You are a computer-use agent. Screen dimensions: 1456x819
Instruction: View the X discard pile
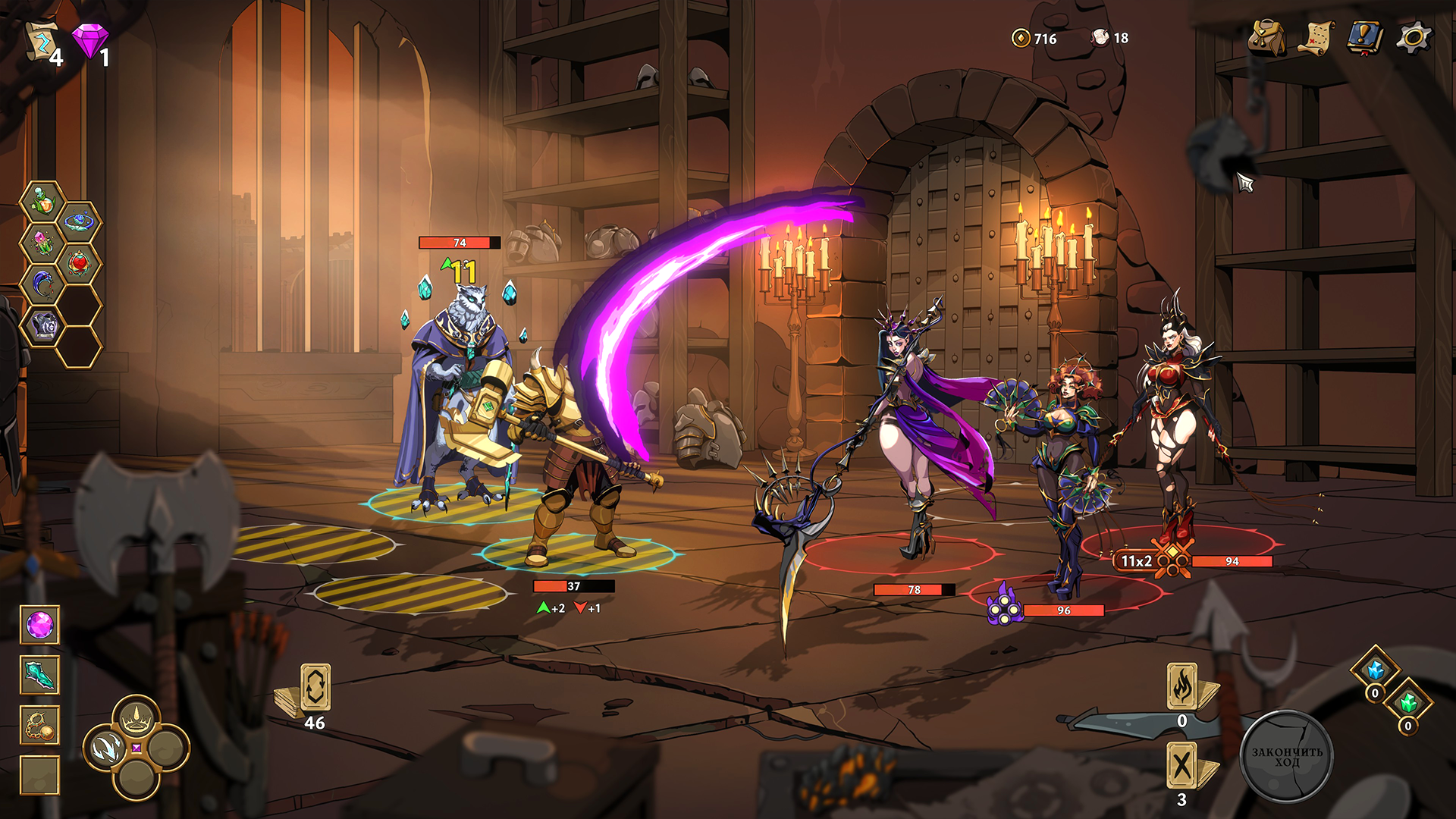[1182, 765]
